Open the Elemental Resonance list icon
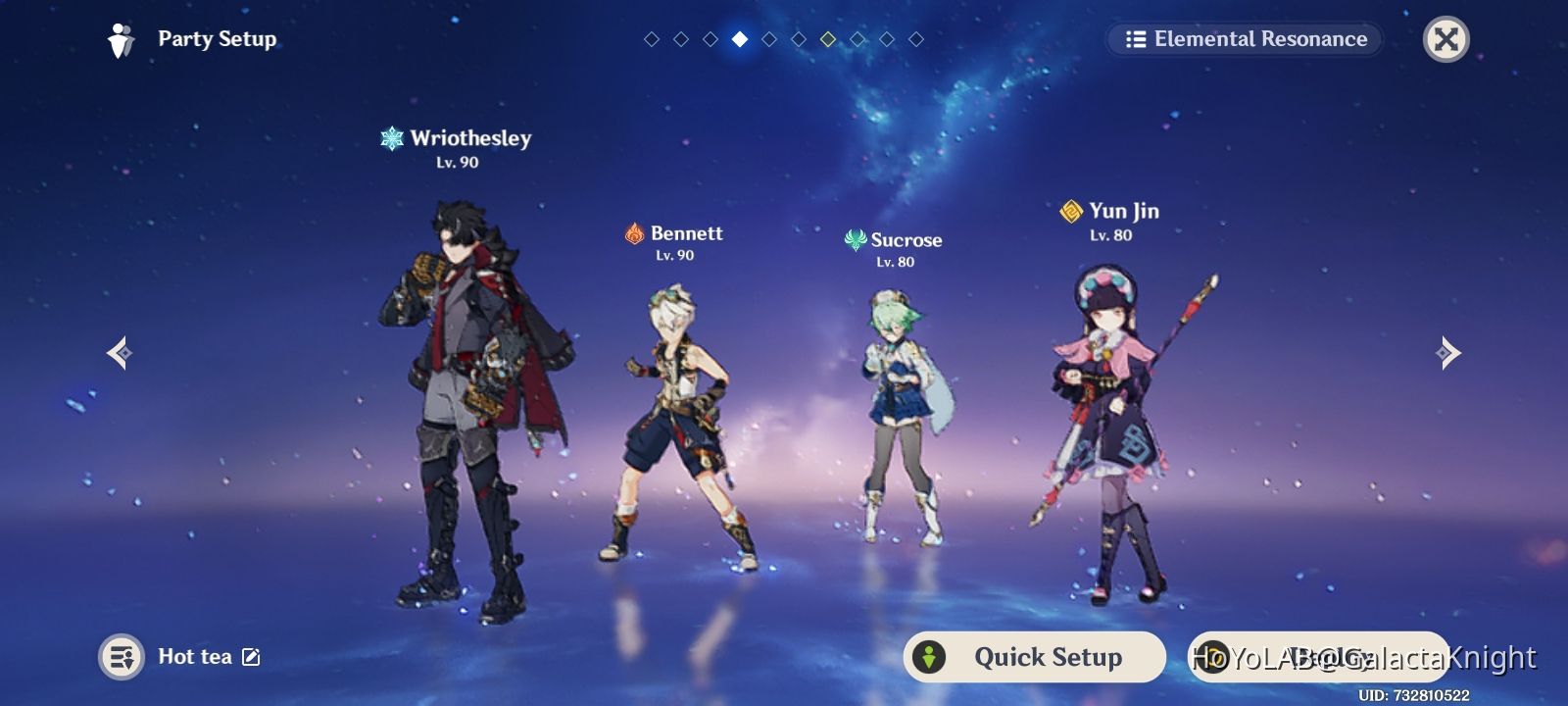Viewport: 1568px width, 706px height. tap(1135, 39)
